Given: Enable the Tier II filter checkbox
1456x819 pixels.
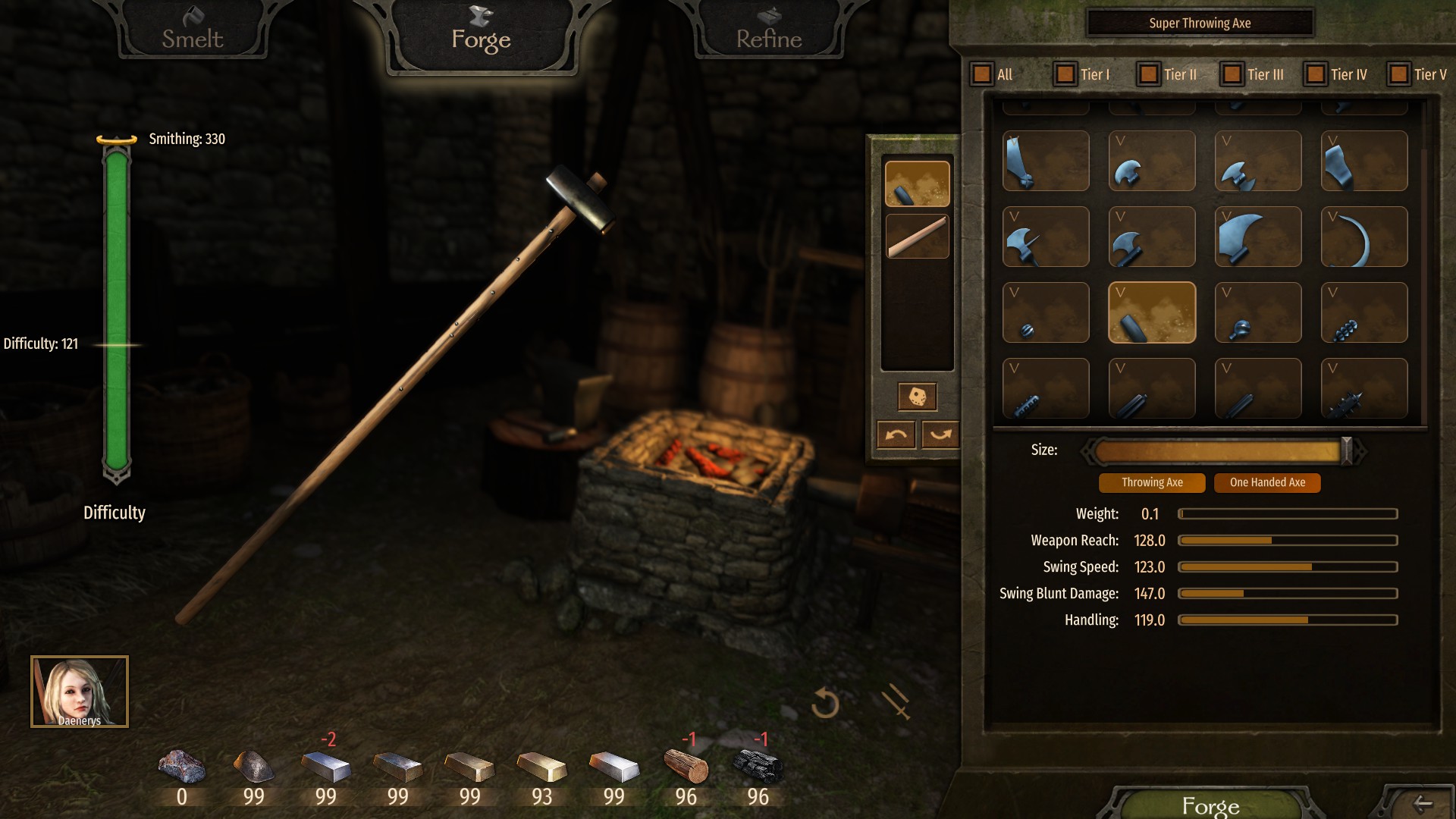Looking at the screenshot, I should pyautogui.click(x=1149, y=74).
